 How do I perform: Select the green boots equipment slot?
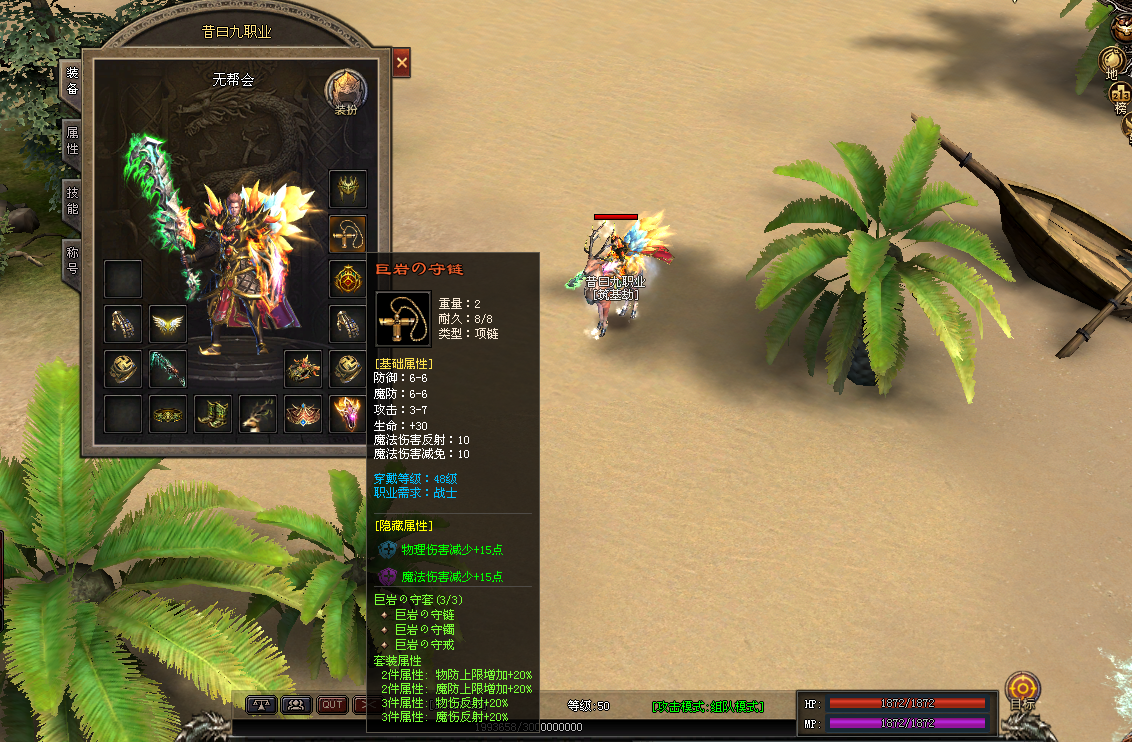213,414
